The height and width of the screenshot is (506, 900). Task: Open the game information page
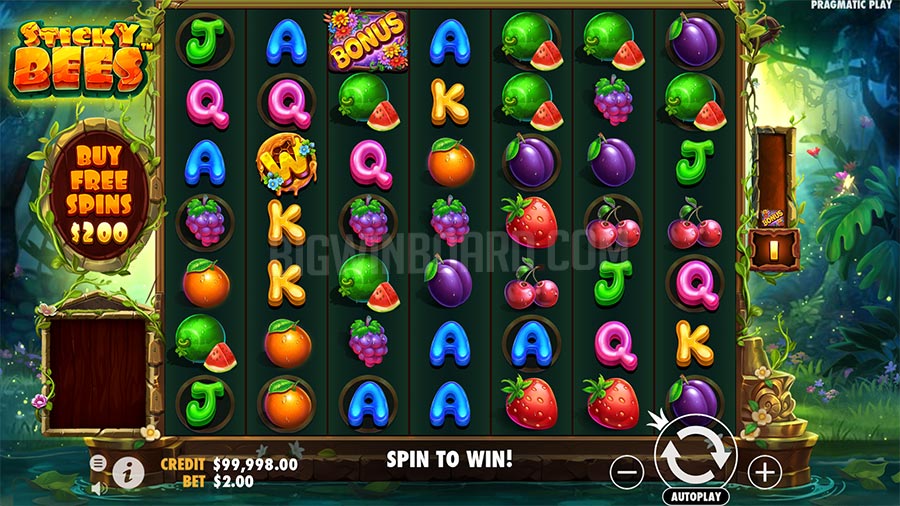128,471
